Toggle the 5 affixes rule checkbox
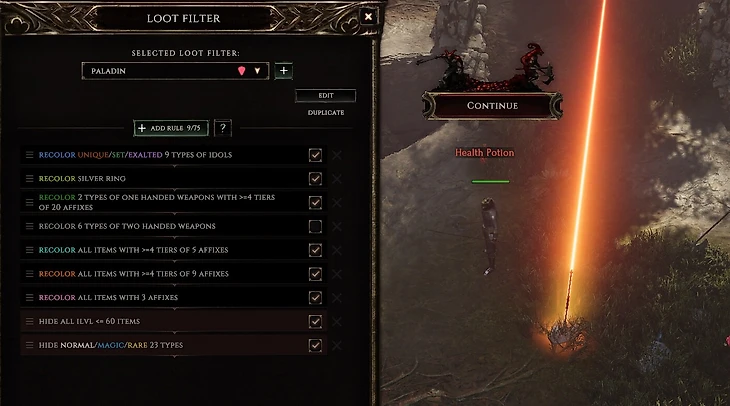 315,251
